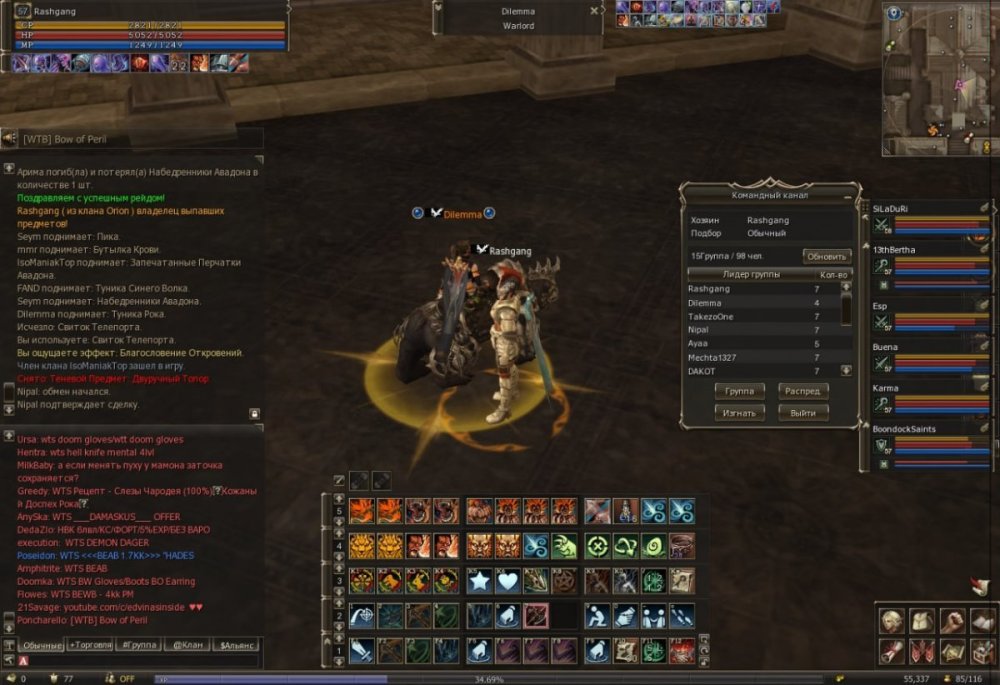Image resolution: width=1000 pixels, height=685 pixels.
Task: Leave the channel with Выйти
Action: [803, 412]
